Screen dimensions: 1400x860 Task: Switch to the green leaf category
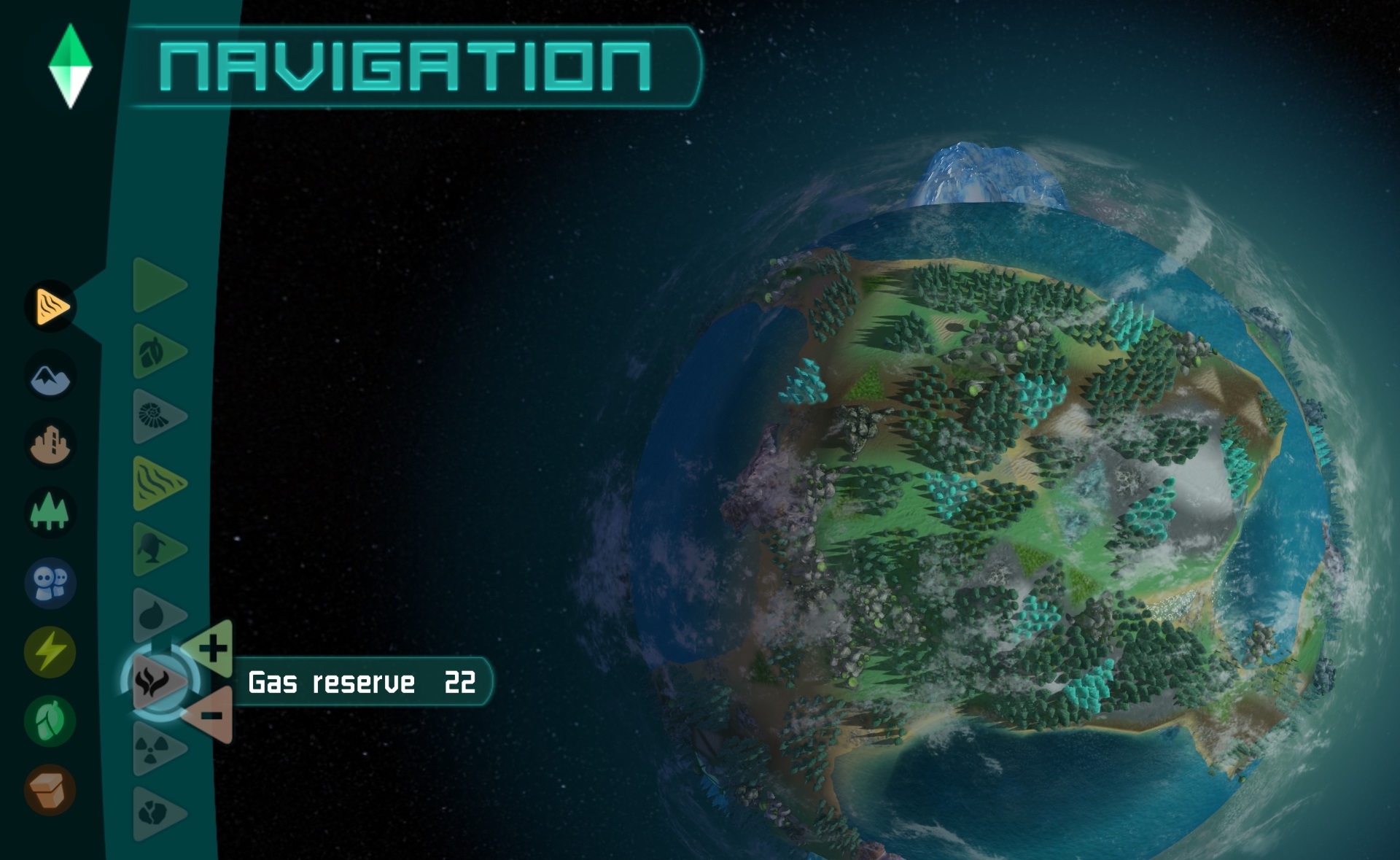50,721
